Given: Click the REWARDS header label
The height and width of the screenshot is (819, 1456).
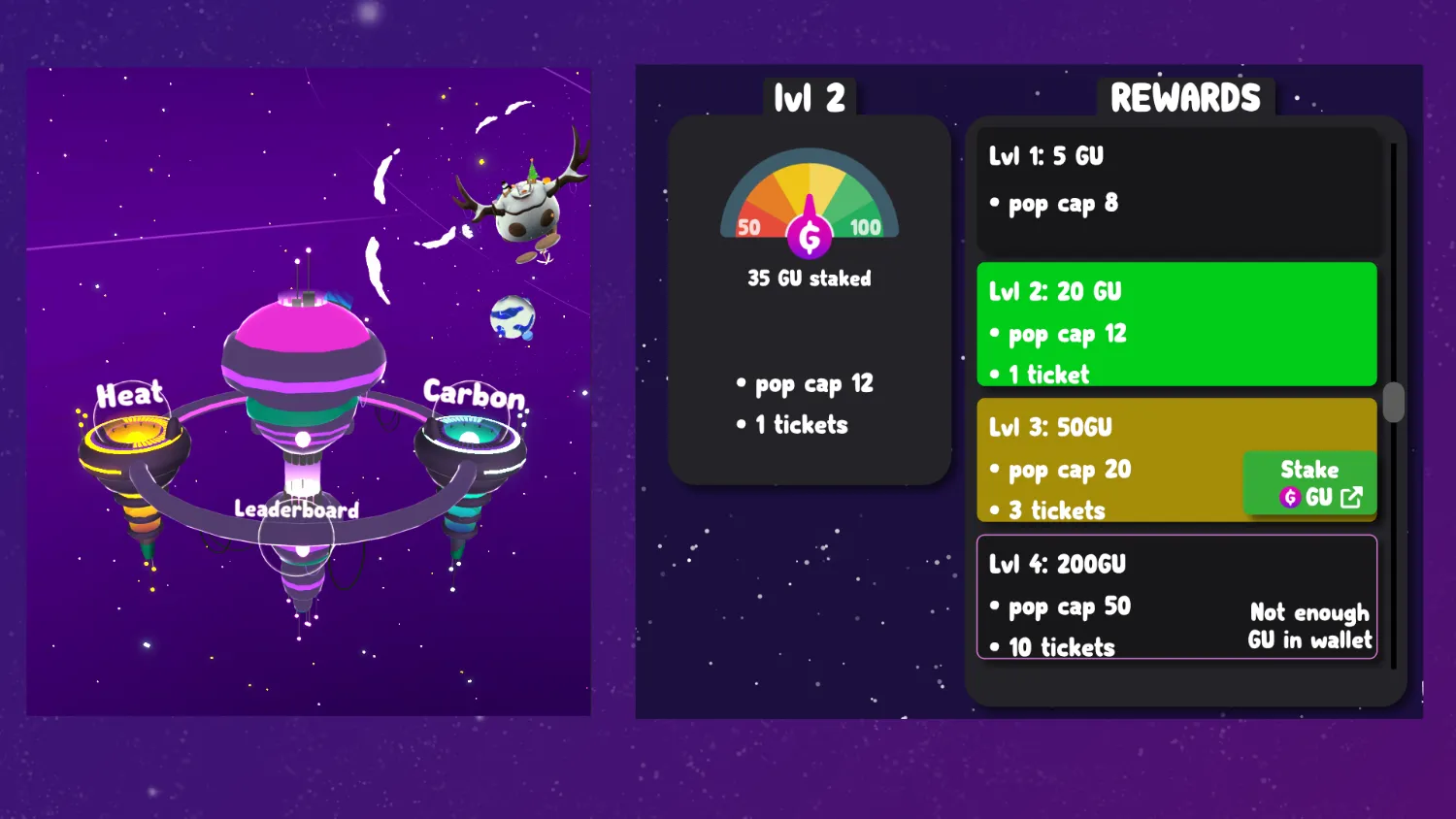Looking at the screenshot, I should [1184, 97].
